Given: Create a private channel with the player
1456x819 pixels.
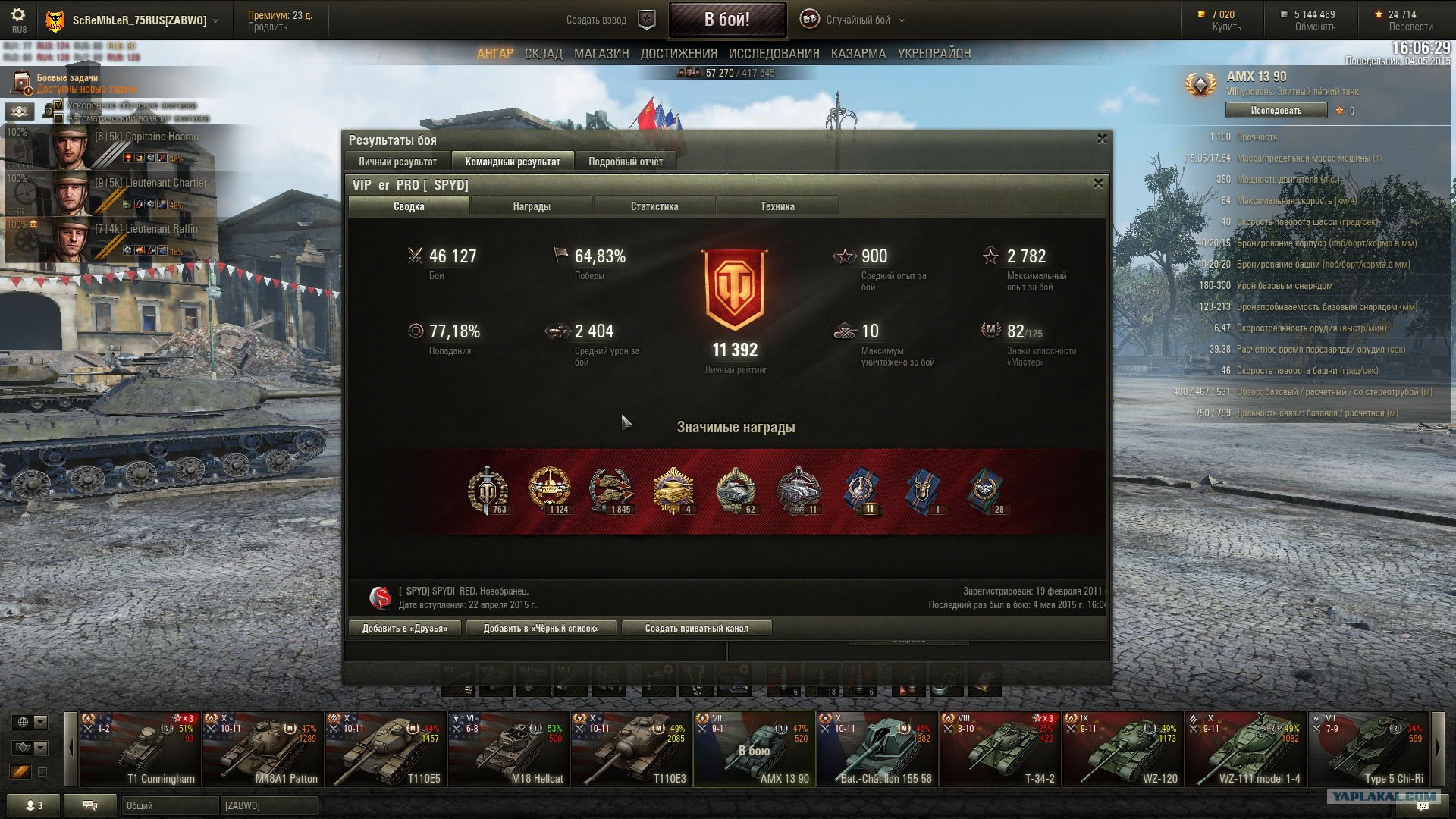Looking at the screenshot, I should (x=696, y=629).
